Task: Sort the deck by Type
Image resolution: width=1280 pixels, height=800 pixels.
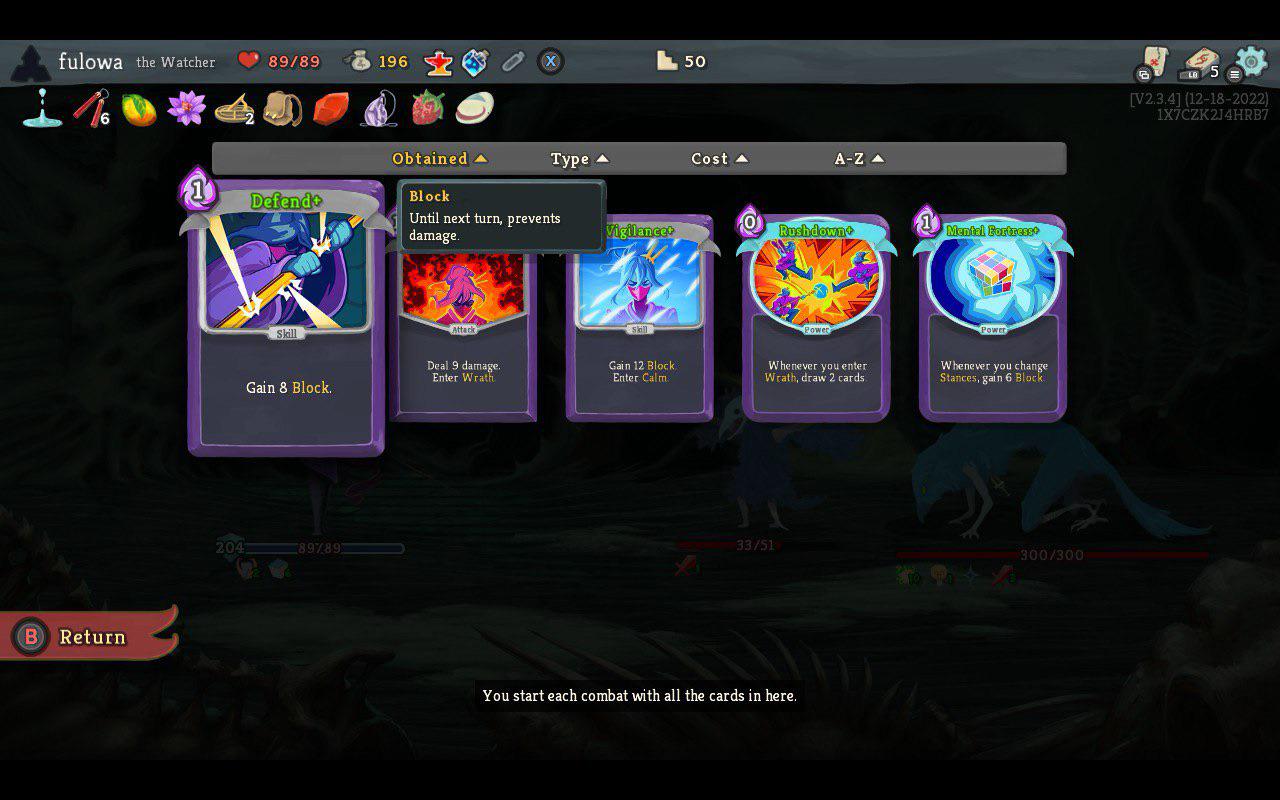Action: point(571,158)
